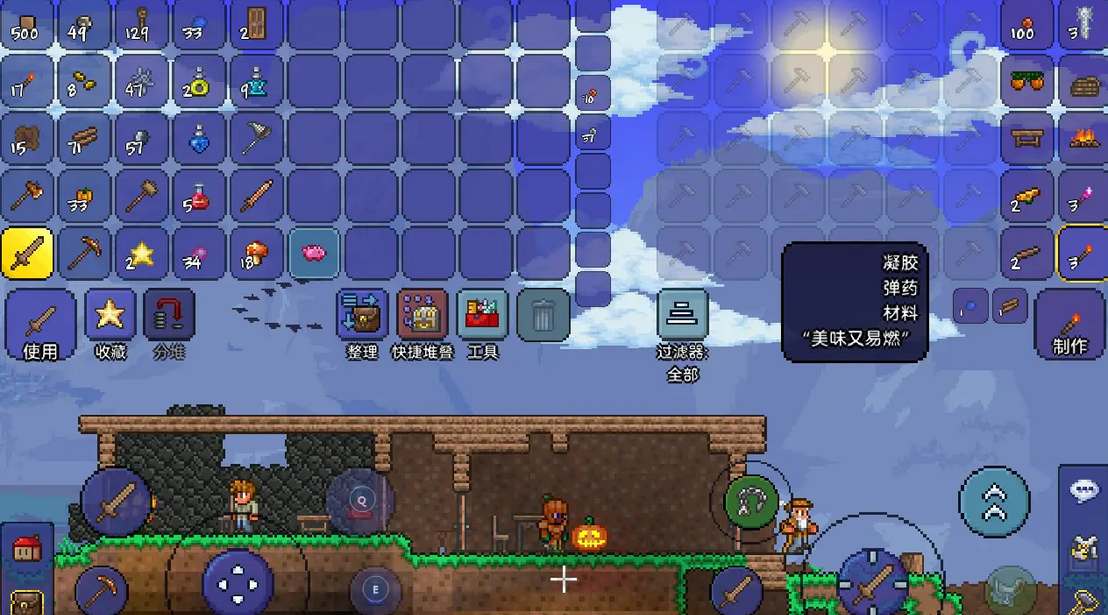Screen dimensions: 1108x615
Task: Select the copper pickaxe inventory slot
Action: [x=84, y=252]
